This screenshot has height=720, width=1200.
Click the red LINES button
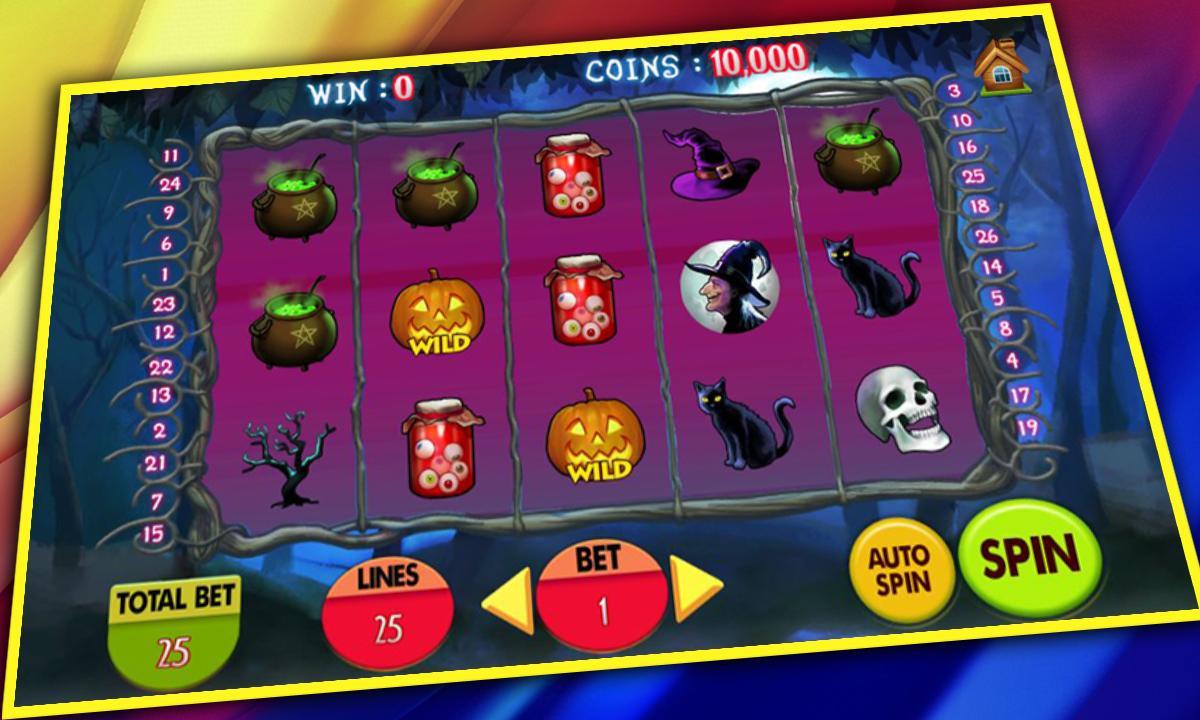pyautogui.click(x=389, y=610)
